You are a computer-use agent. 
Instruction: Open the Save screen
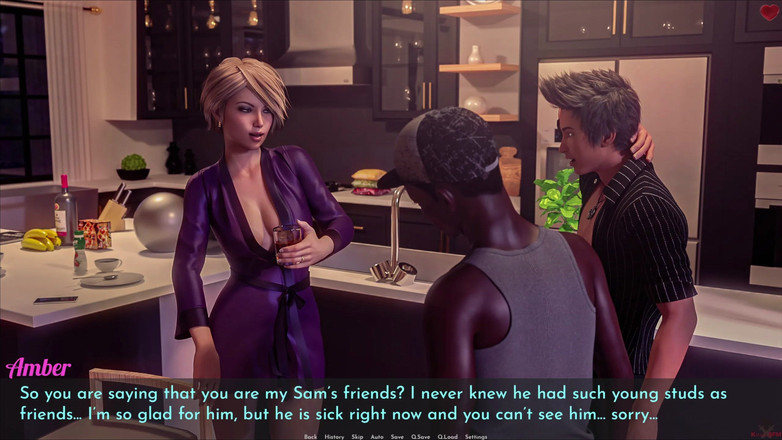[x=397, y=437]
